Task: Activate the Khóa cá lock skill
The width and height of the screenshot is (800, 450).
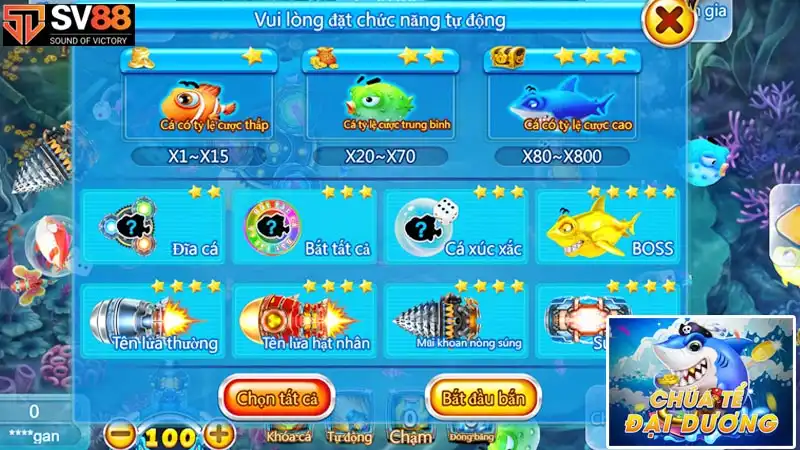Action: pos(288,434)
